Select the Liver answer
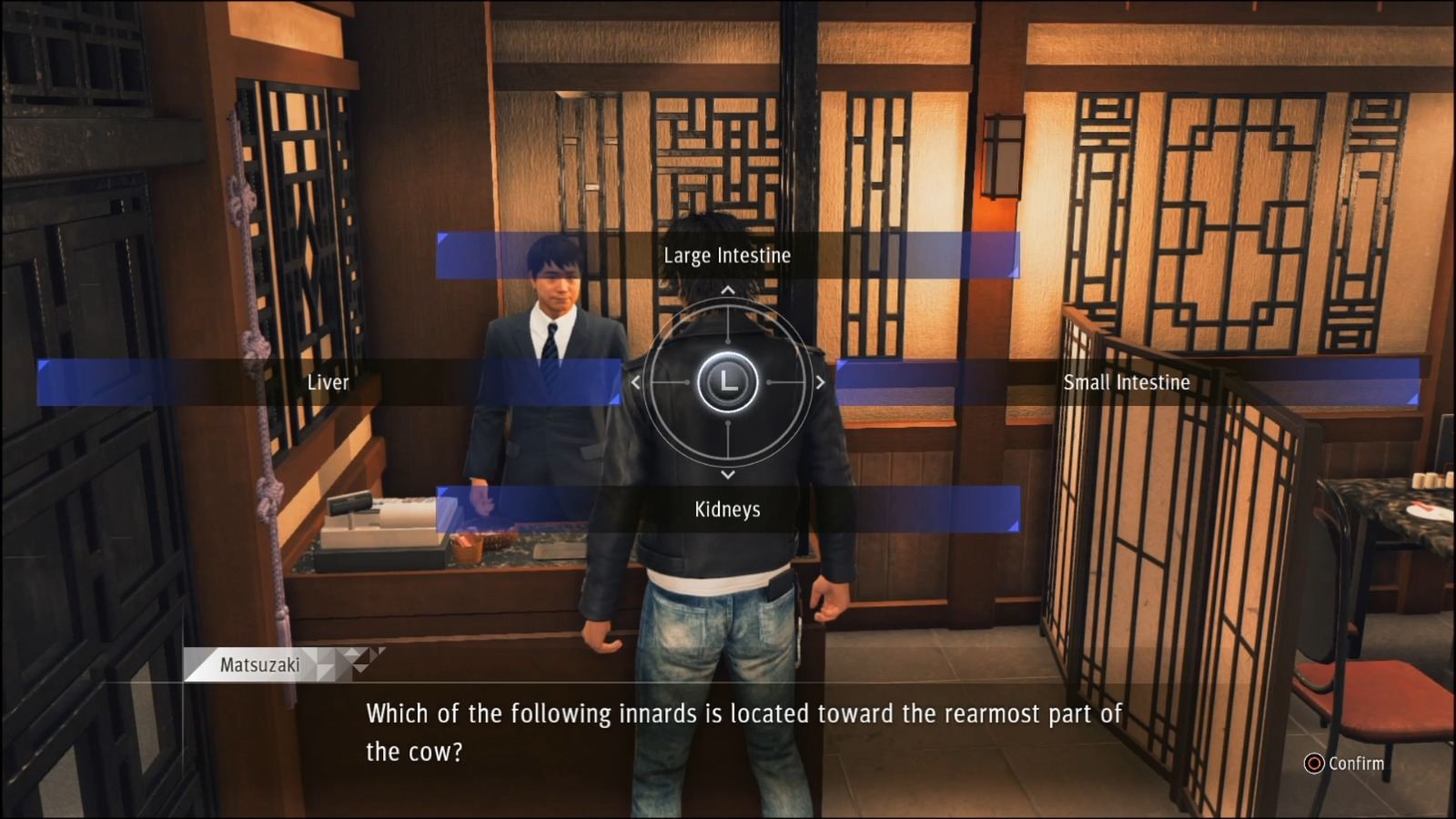 point(328,382)
